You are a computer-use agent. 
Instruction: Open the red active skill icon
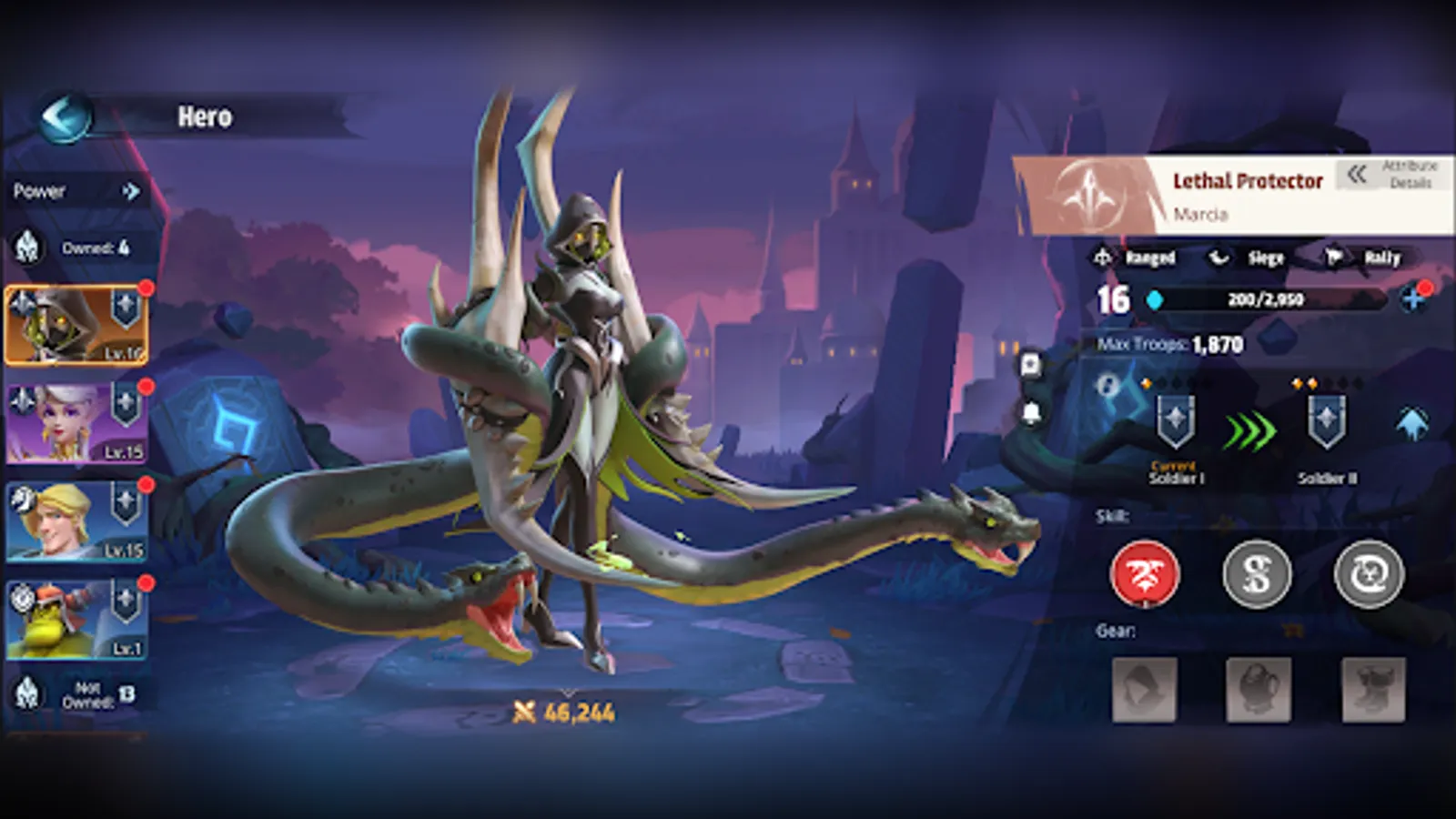pyautogui.click(x=1145, y=575)
